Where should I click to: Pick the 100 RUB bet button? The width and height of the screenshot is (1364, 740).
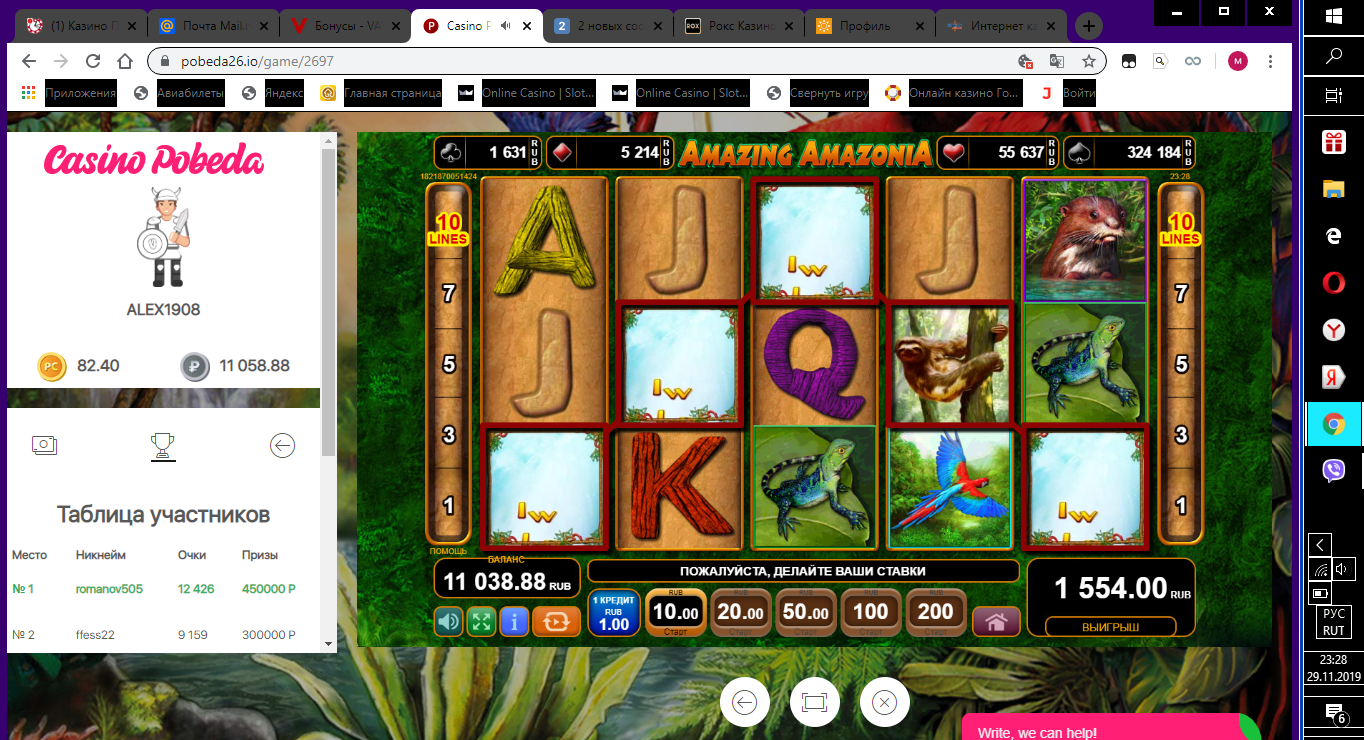coord(871,612)
